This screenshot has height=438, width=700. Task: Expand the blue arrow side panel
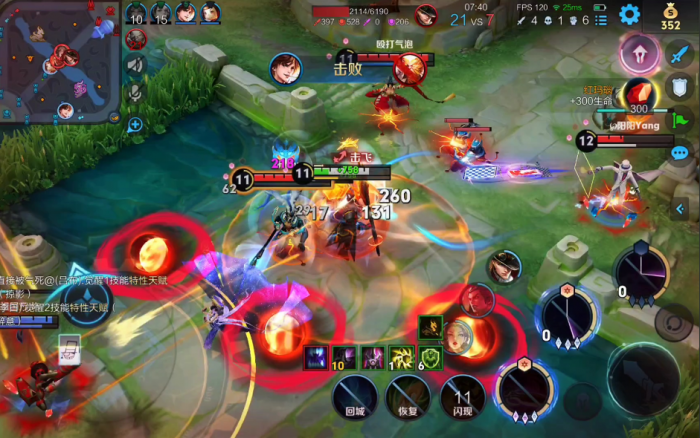pos(680,209)
